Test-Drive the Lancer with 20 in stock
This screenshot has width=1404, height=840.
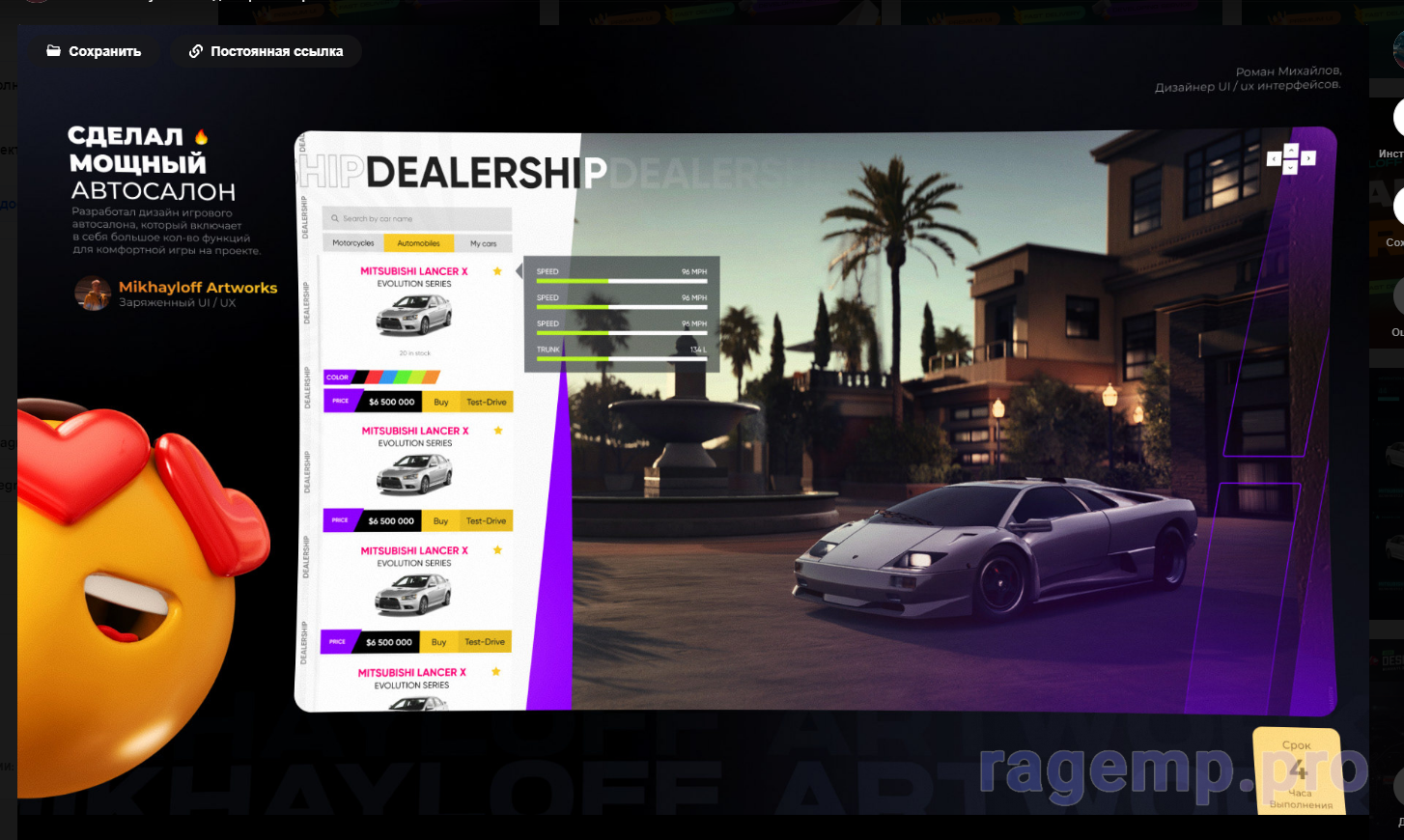pyautogui.click(x=486, y=402)
